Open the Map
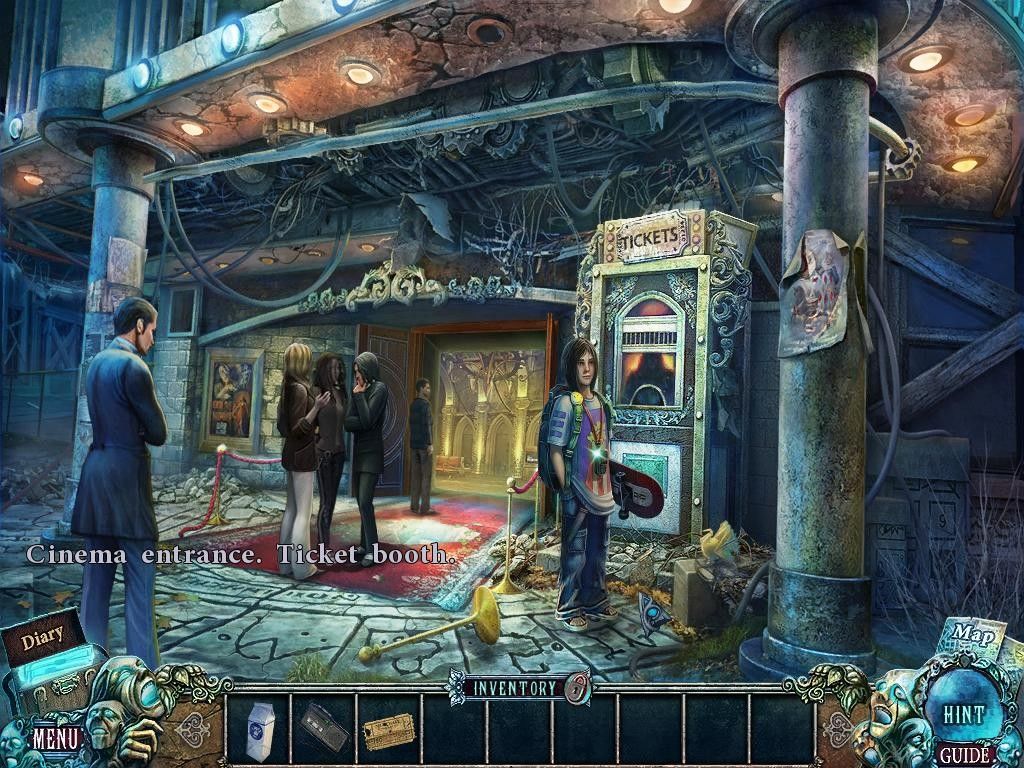Image resolution: width=1024 pixels, height=768 pixels. 966,634
